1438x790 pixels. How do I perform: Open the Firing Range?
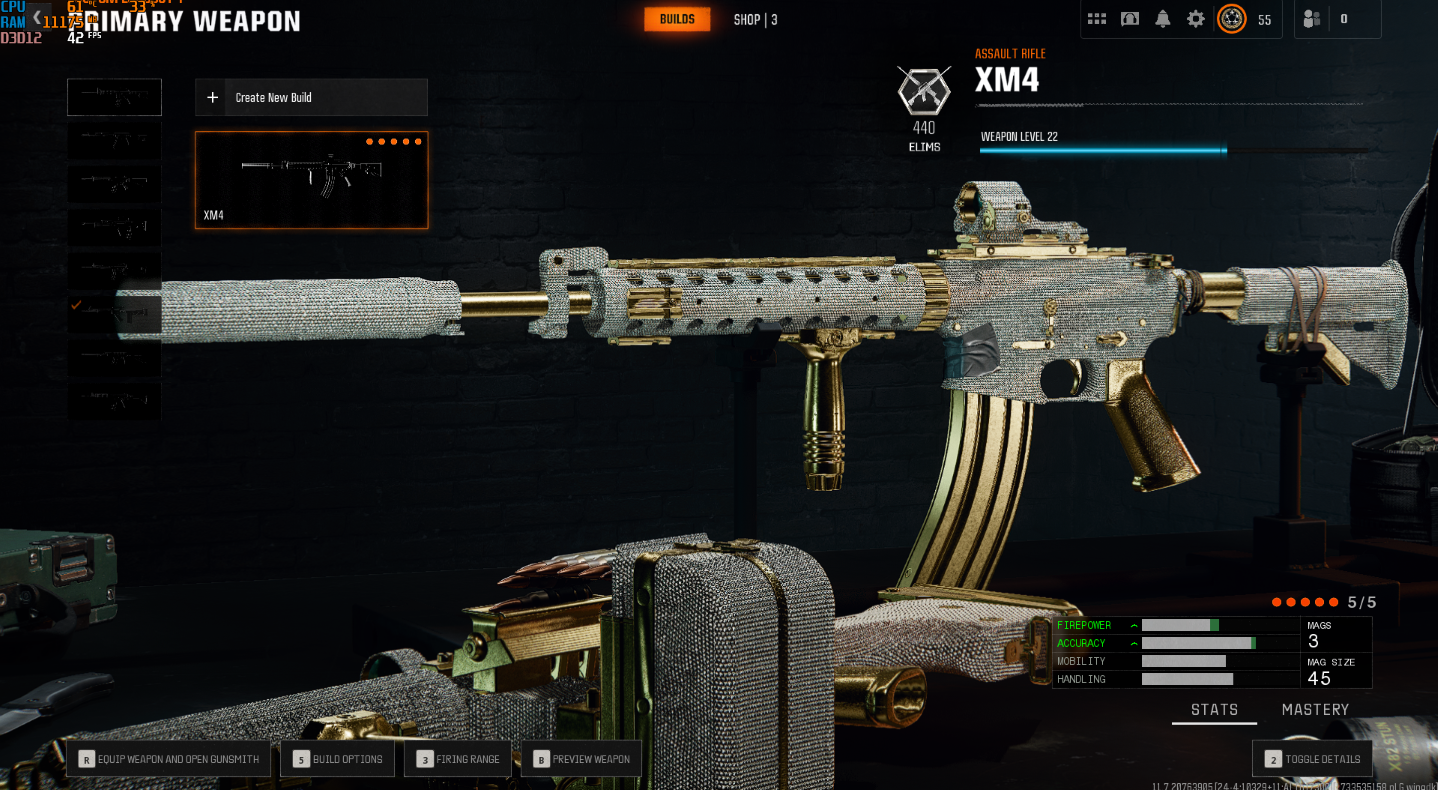coord(457,758)
